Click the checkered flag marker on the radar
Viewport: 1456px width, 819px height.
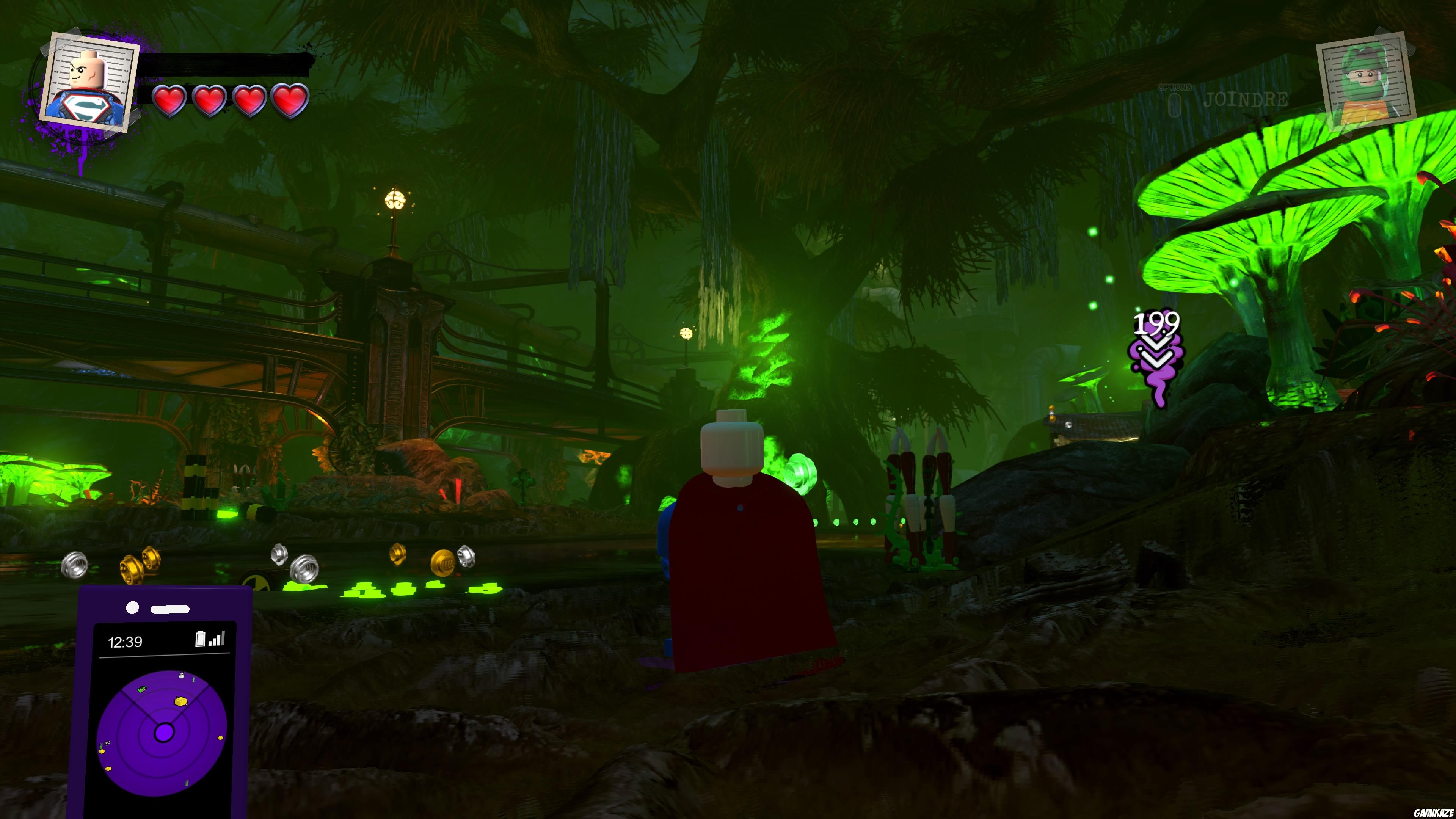(107, 743)
